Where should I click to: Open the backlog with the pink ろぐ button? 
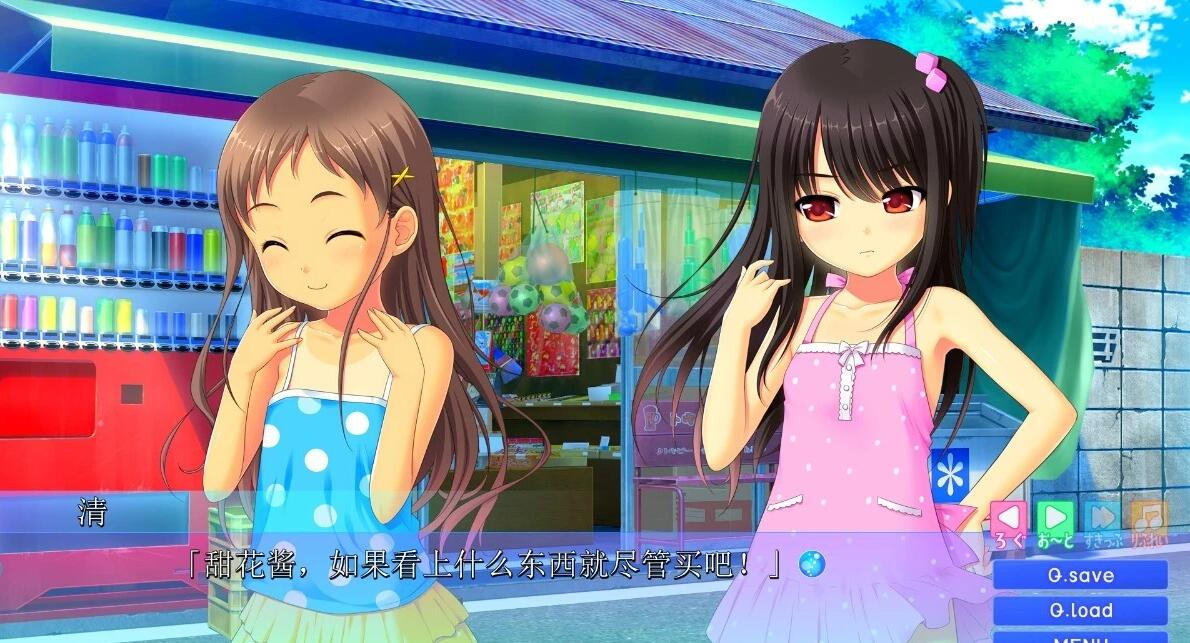[x=1009, y=518]
